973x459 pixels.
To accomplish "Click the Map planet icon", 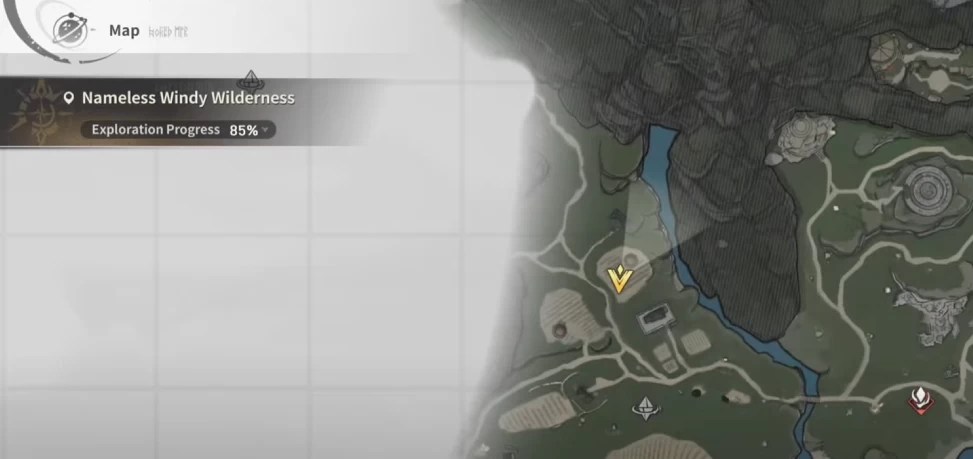I will coord(69,30).
